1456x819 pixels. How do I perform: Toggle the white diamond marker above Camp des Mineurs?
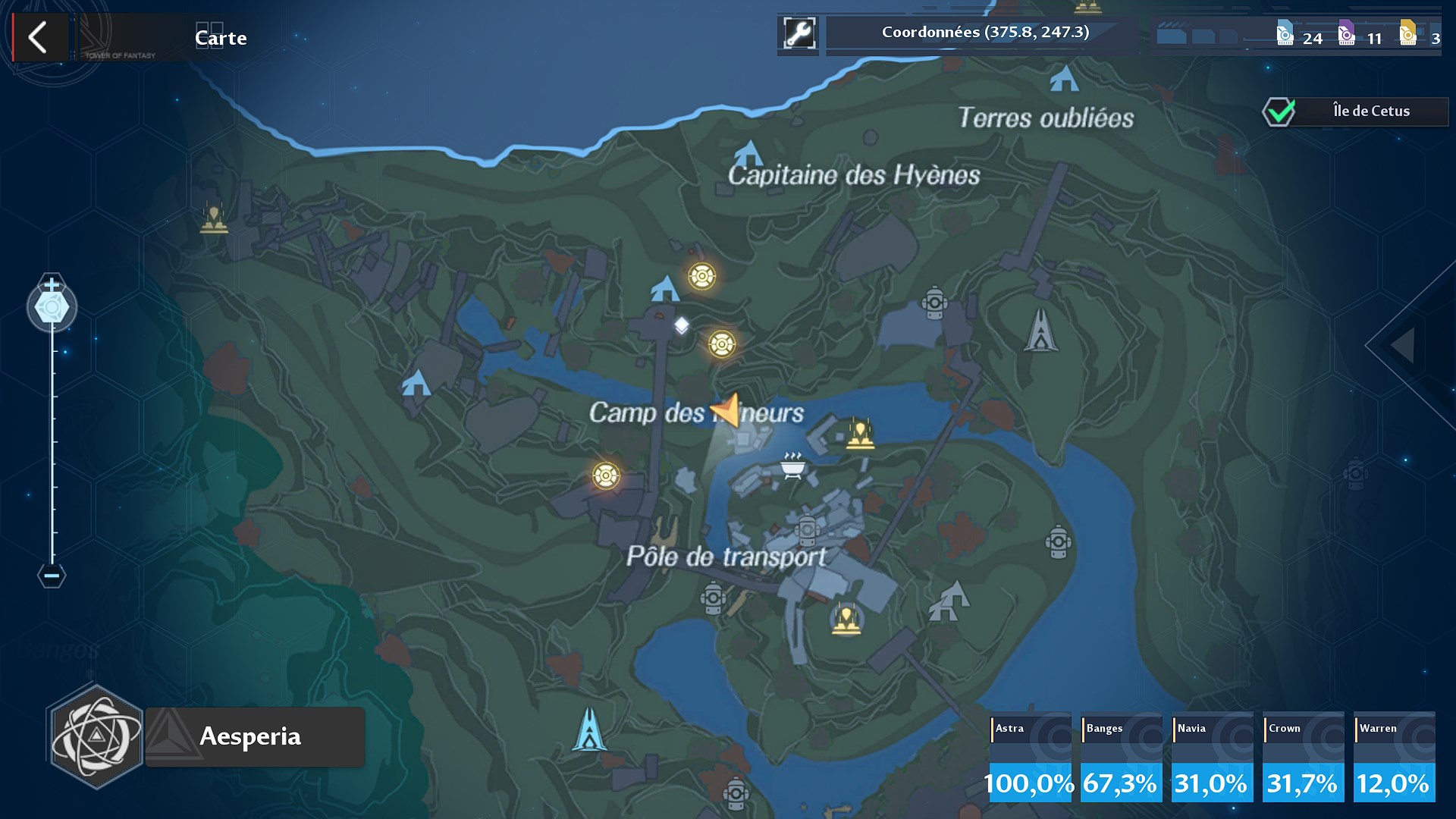point(682,325)
